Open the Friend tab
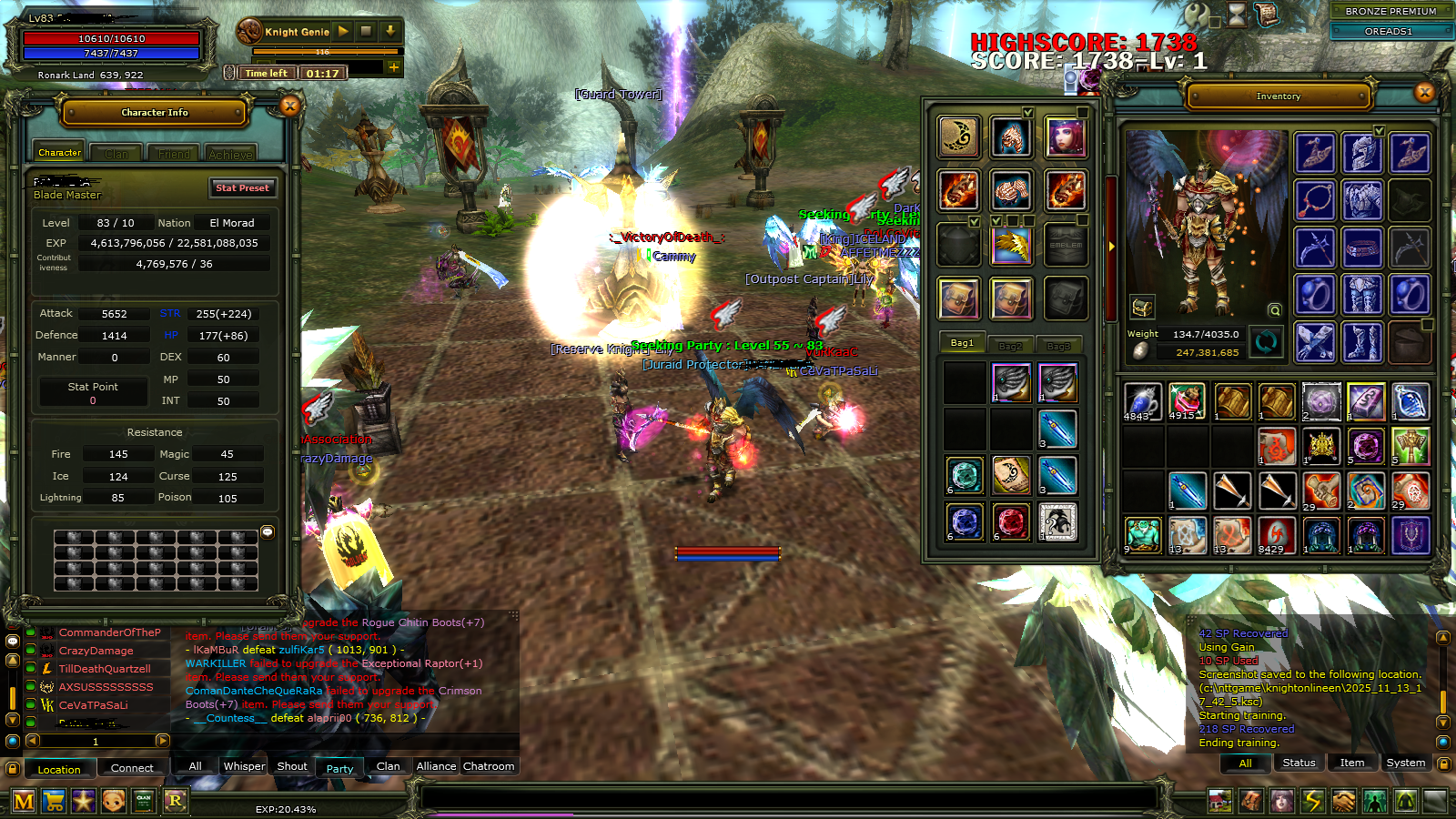The image size is (1456, 819). [174, 154]
